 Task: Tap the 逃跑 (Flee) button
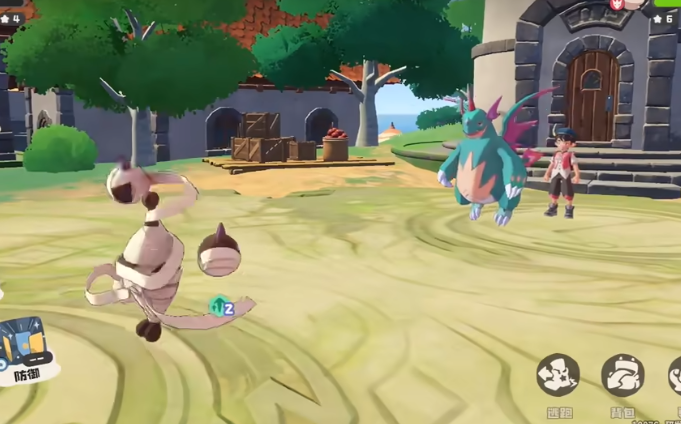point(558,376)
